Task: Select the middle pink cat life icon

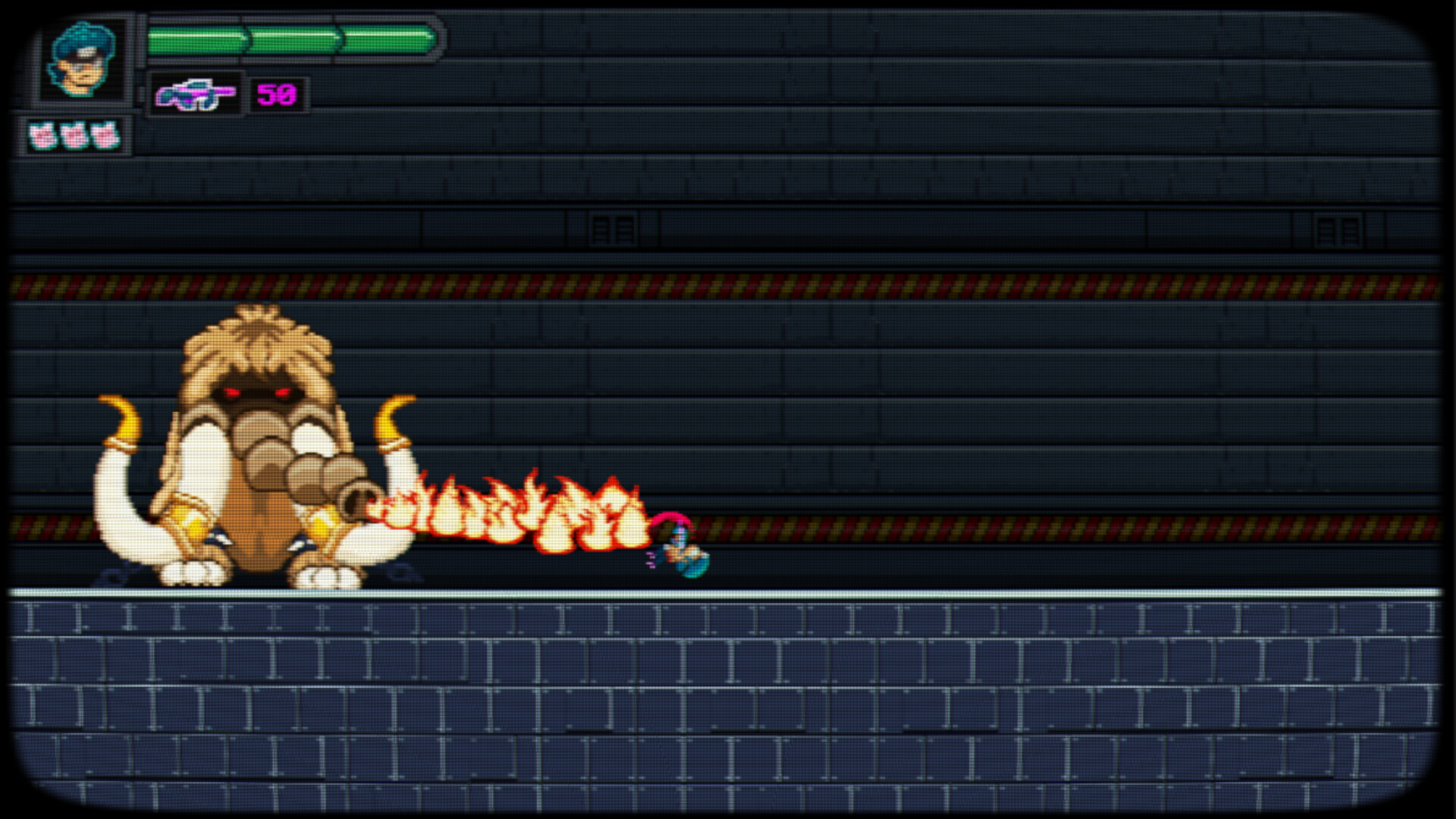Action: coord(74,135)
